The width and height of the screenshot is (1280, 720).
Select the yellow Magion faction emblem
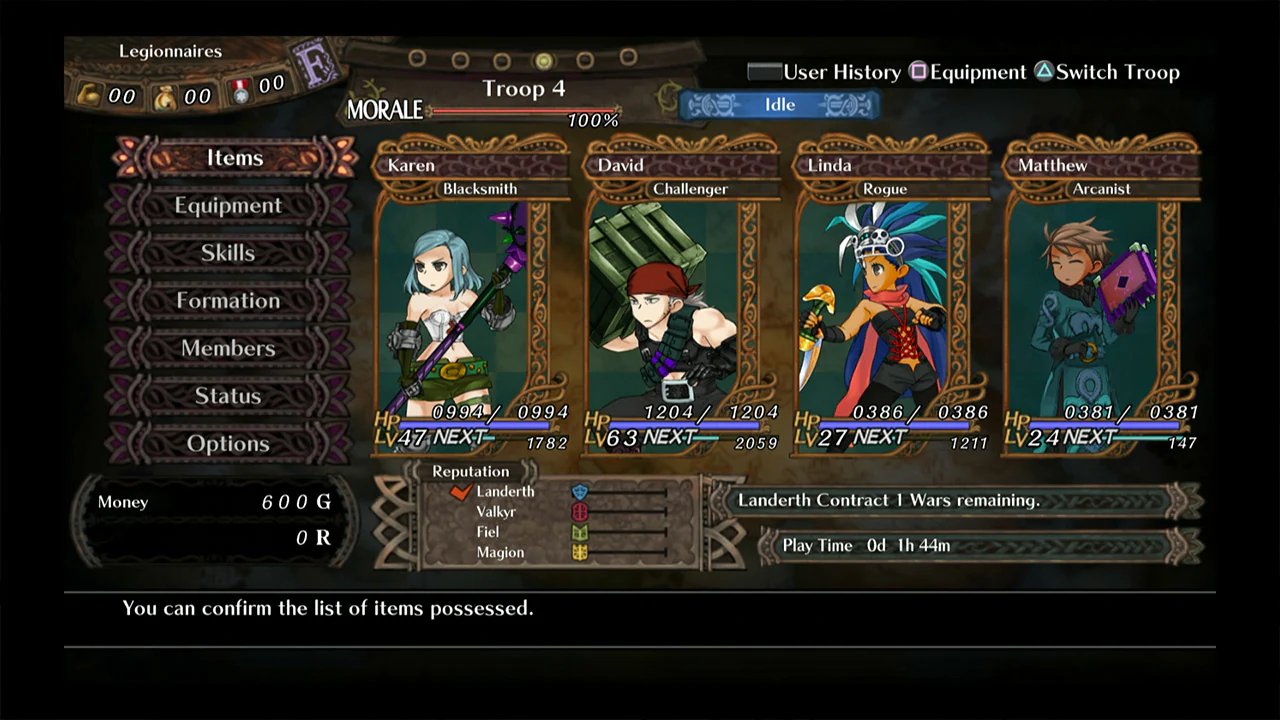[x=580, y=552]
